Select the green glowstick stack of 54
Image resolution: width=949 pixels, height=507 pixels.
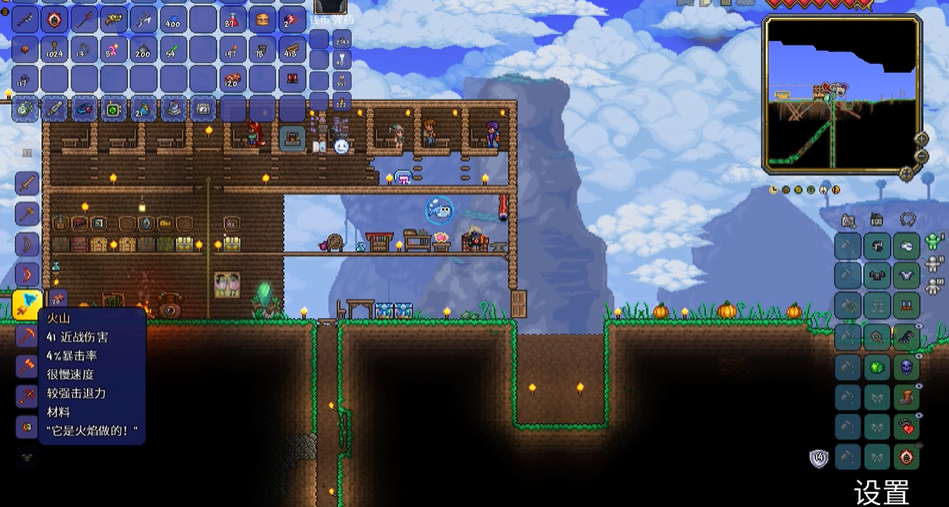click(x=173, y=49)
